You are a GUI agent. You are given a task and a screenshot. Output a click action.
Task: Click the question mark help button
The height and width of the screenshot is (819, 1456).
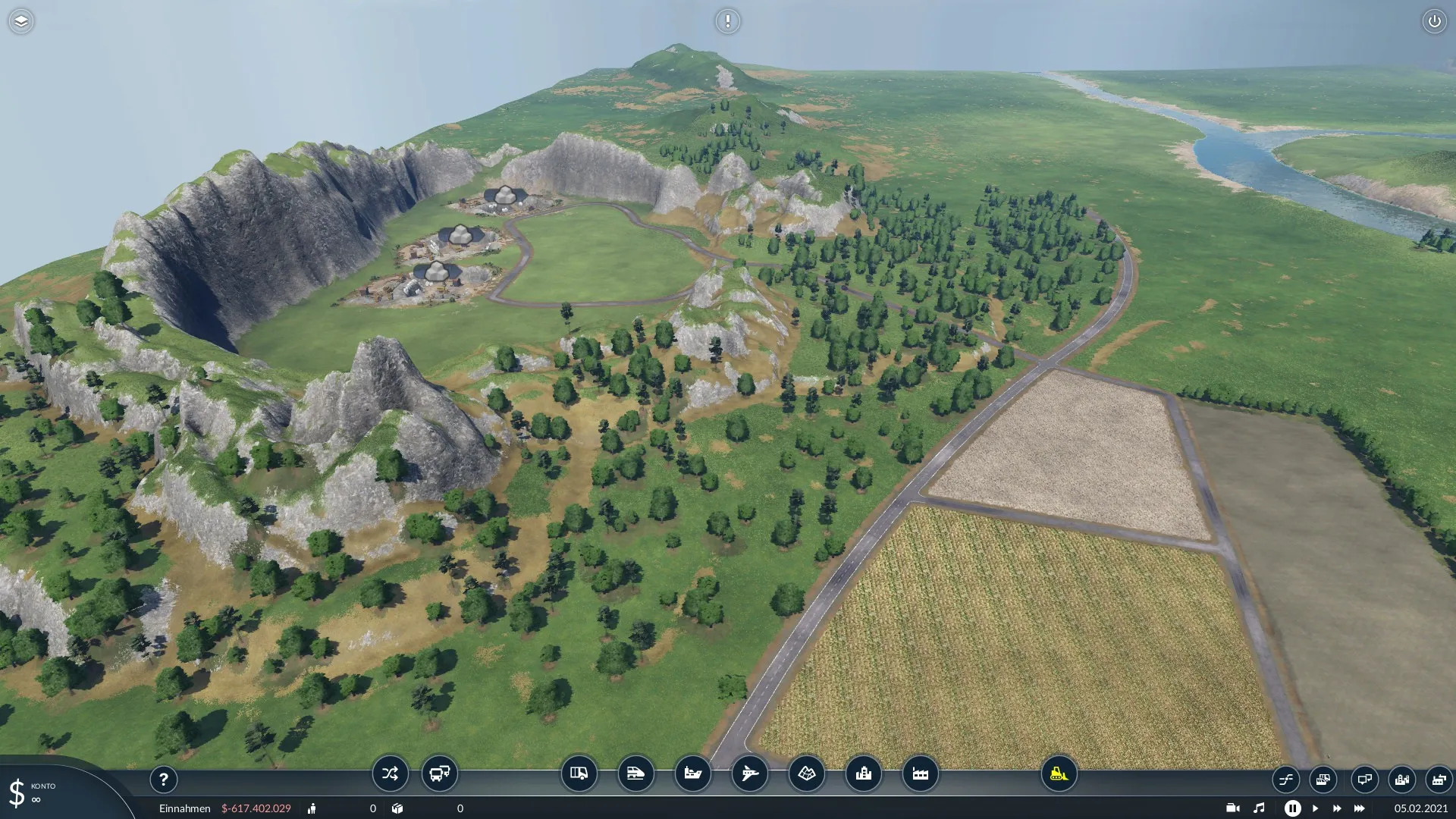(x=163, y=779)
